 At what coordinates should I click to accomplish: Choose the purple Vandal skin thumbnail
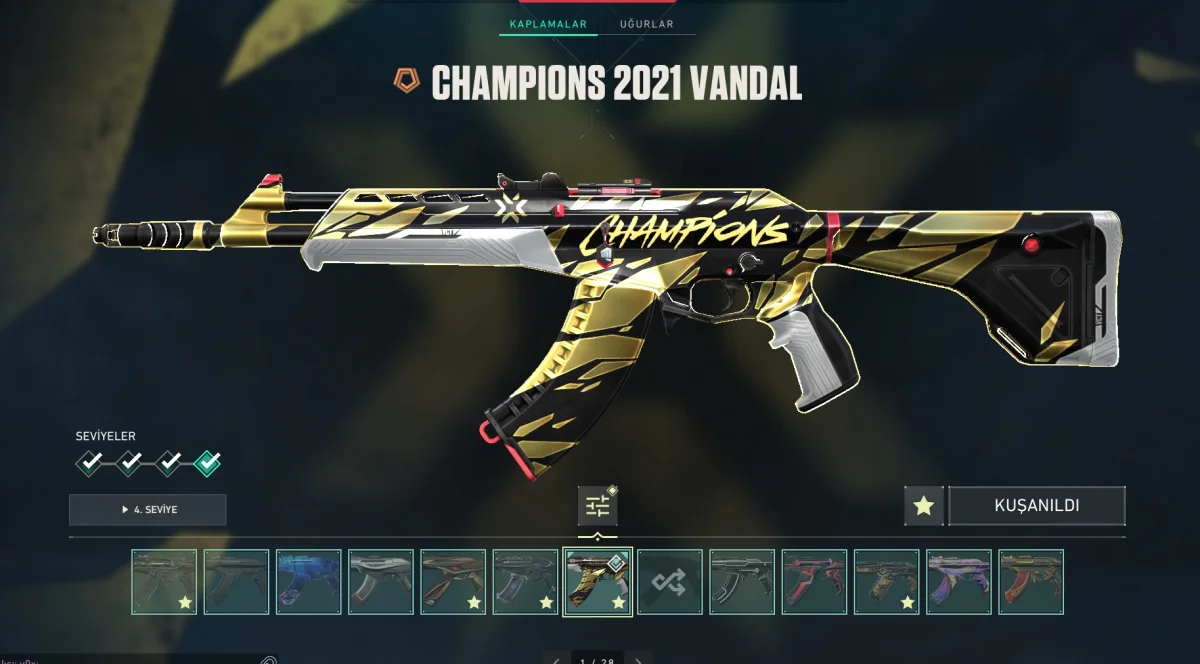(959, 581)
